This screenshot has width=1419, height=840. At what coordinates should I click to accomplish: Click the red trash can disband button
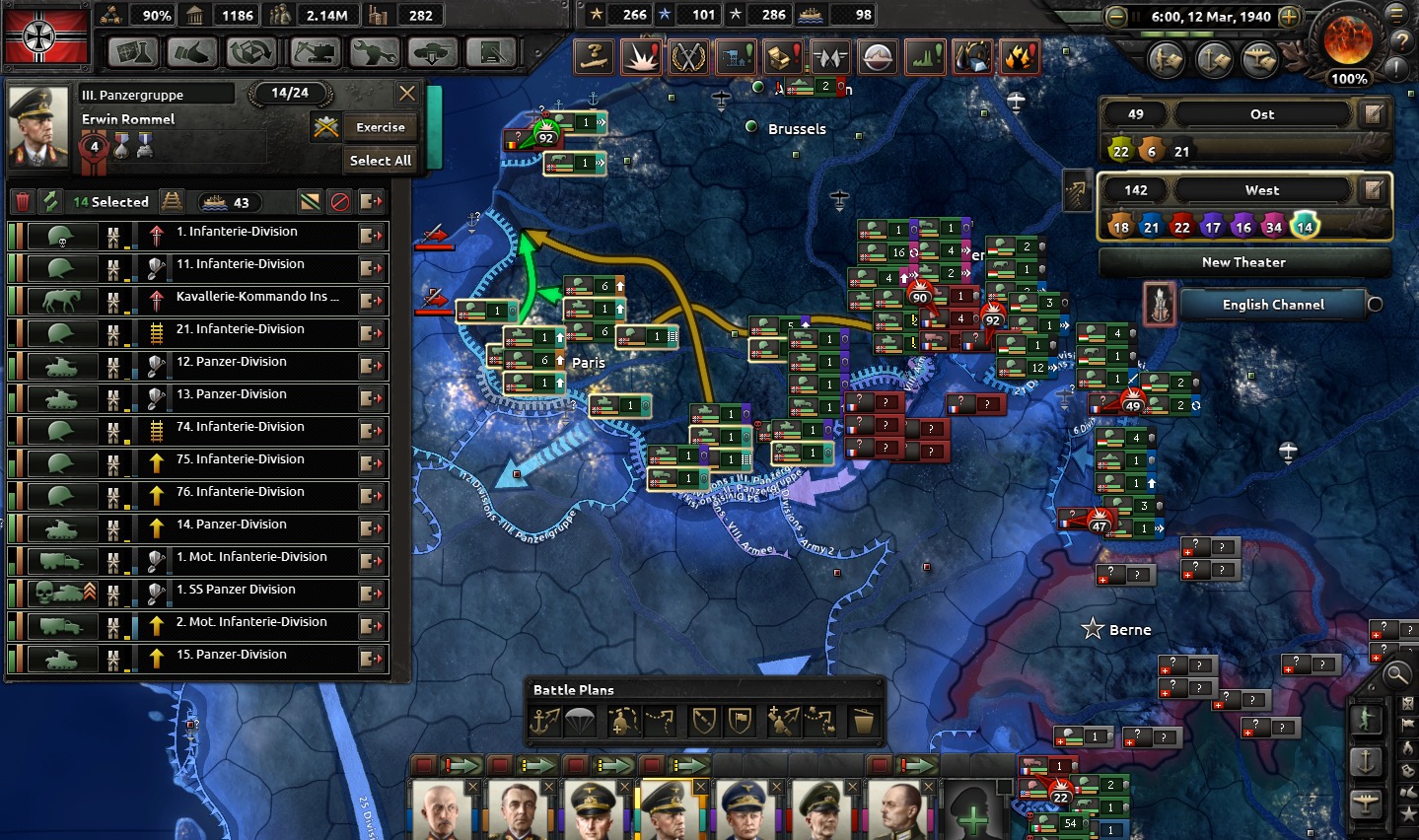pyautogui.click(x=24, y=202)
